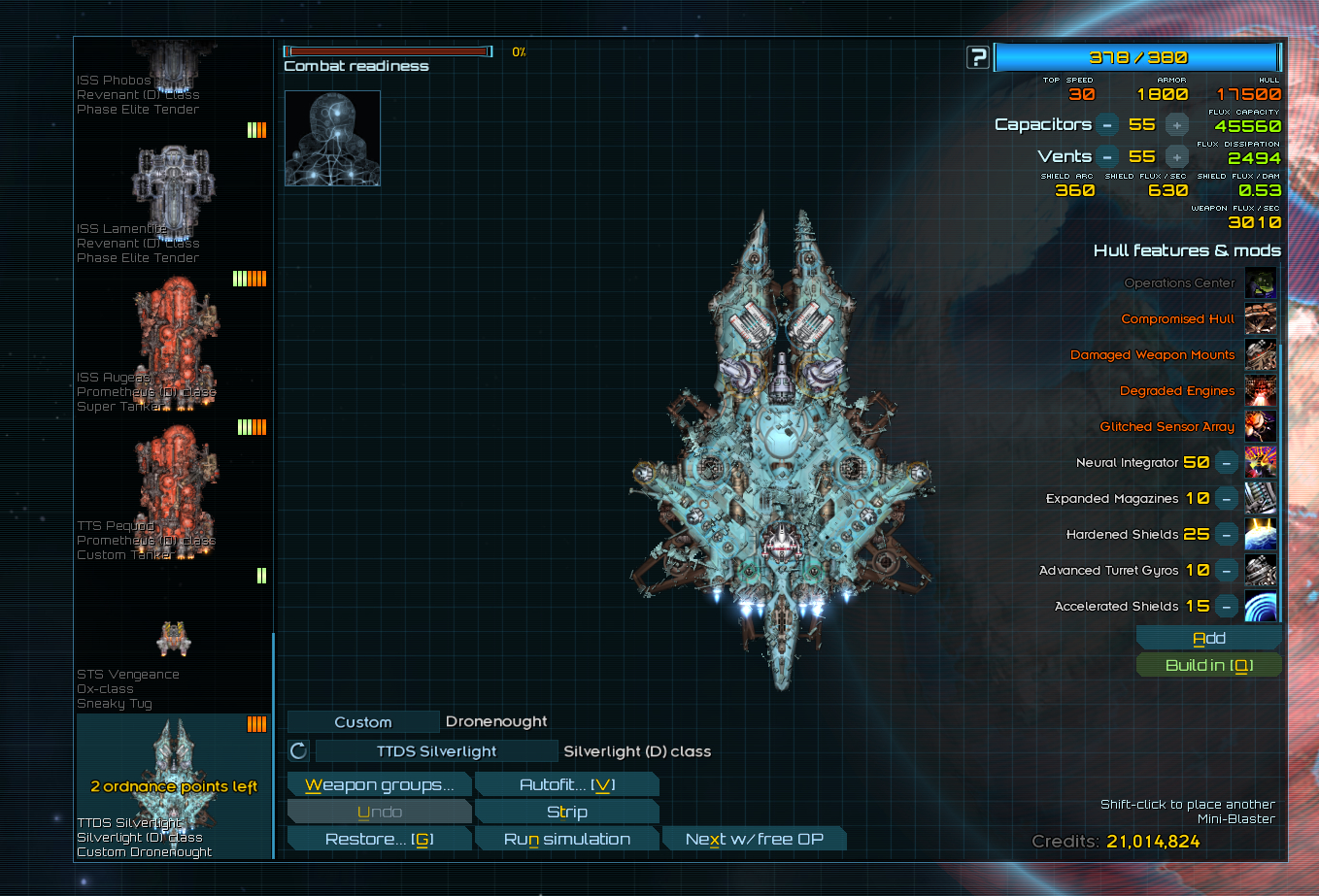
Task: Go to next ship with free OP
Action: tap(754, 840)
